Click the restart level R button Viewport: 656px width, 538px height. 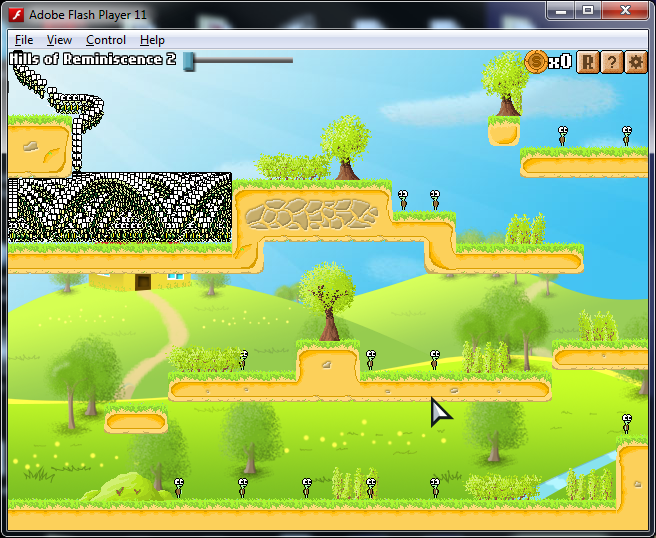(x=588, y=62)
